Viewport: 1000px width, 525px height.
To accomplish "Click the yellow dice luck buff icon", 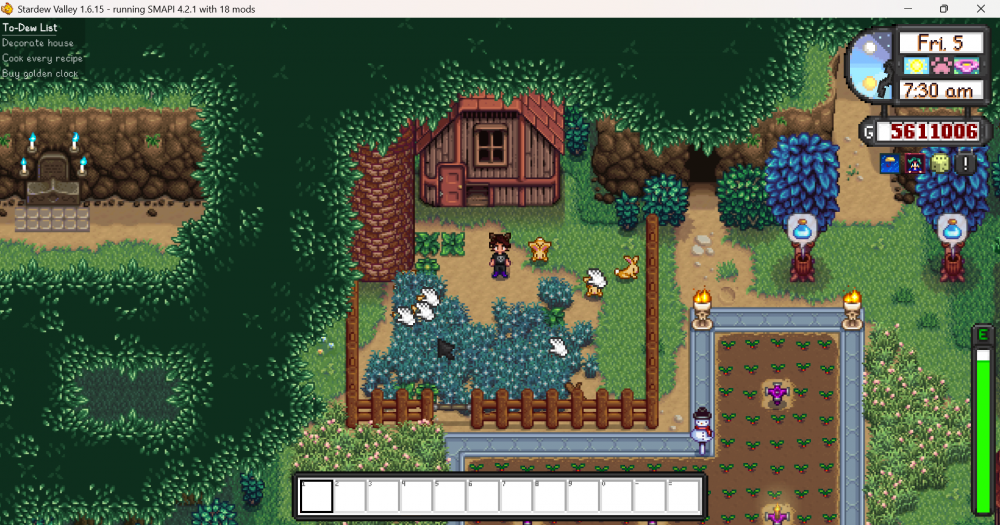I will pyautogui.click(x=939, y=163).
